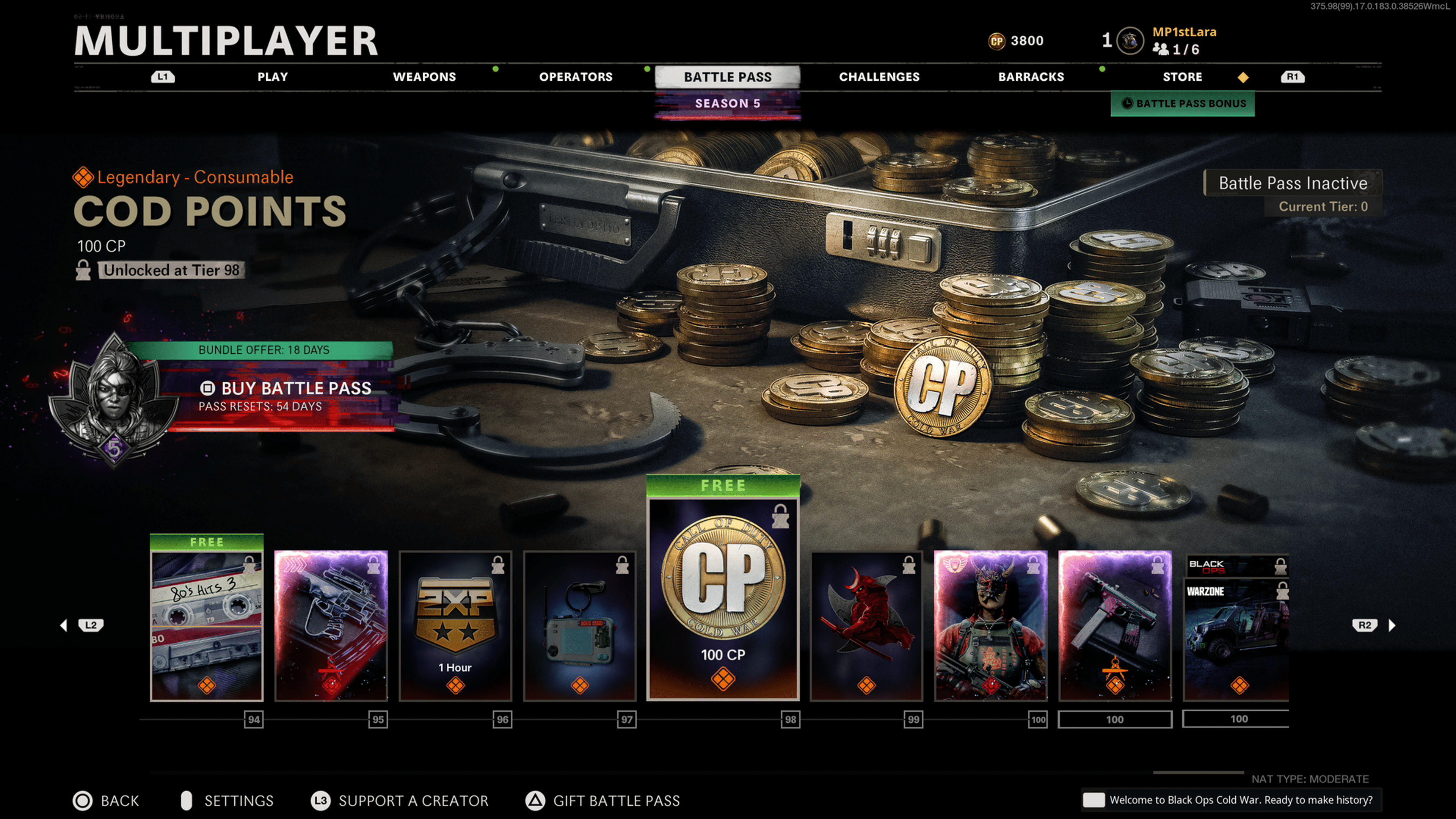Choose the tier 95 weapon blueprint tile
This screenshot has width=1456, height=819.
[331, 624]
